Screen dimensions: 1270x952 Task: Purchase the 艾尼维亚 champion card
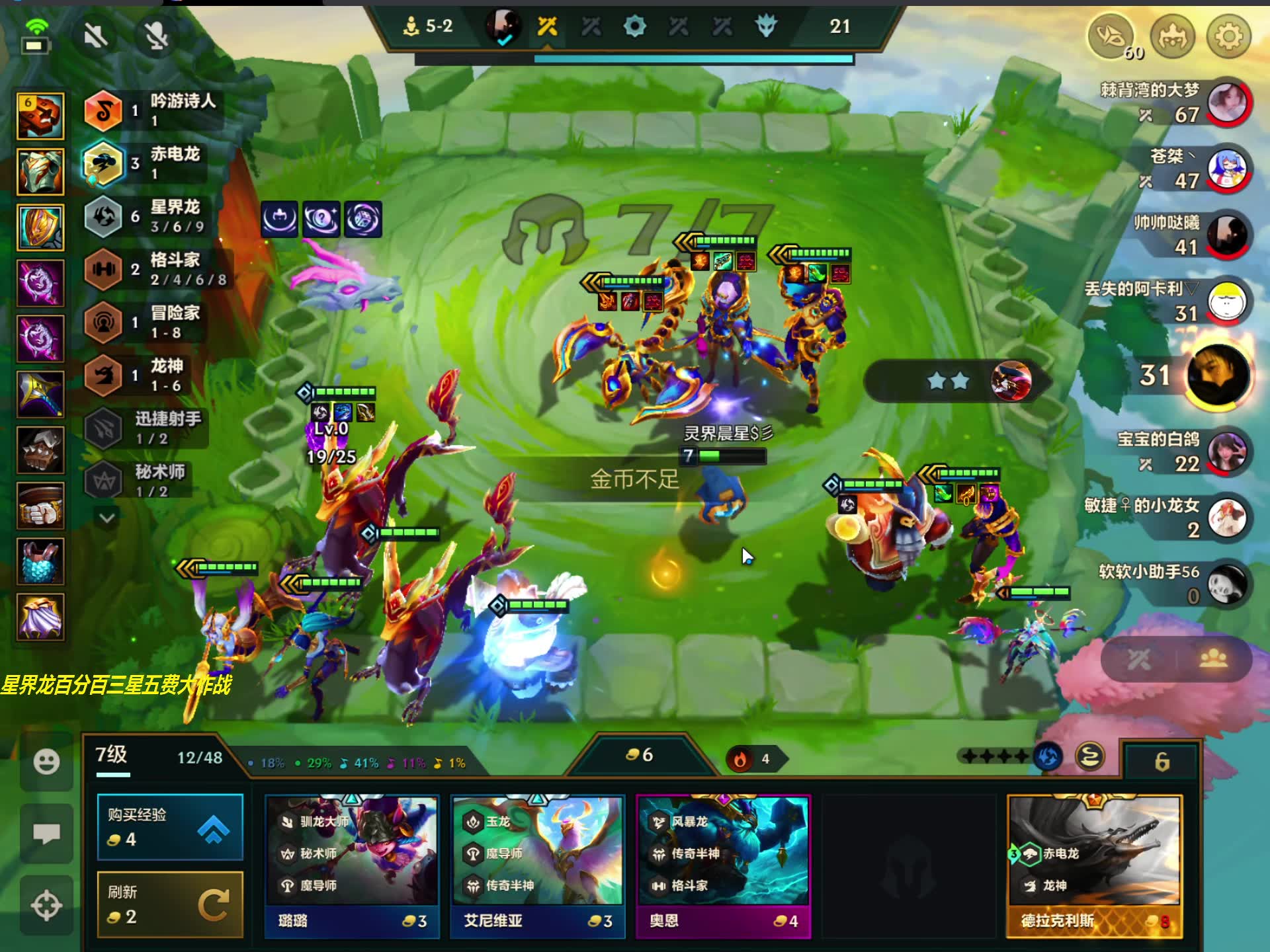[x=537, y=866]
